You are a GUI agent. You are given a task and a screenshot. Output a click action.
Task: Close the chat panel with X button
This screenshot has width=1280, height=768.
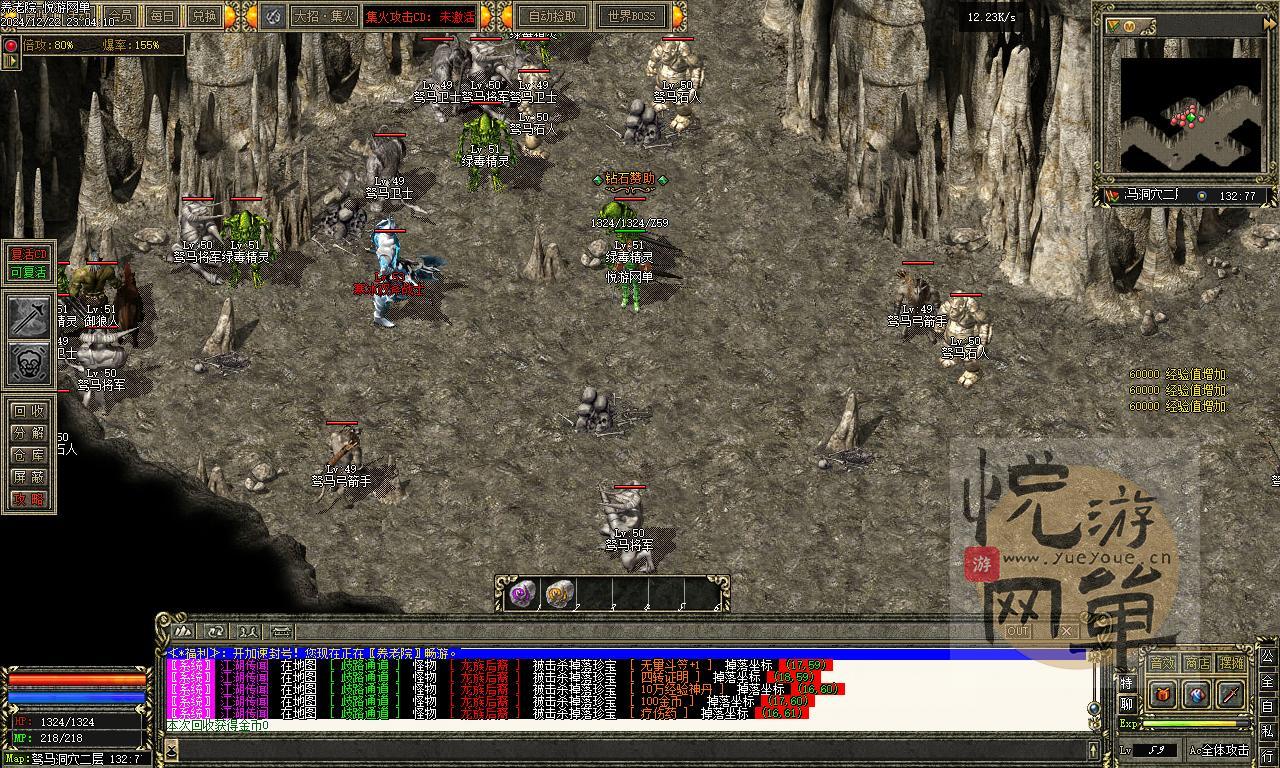coord(1065,631)
